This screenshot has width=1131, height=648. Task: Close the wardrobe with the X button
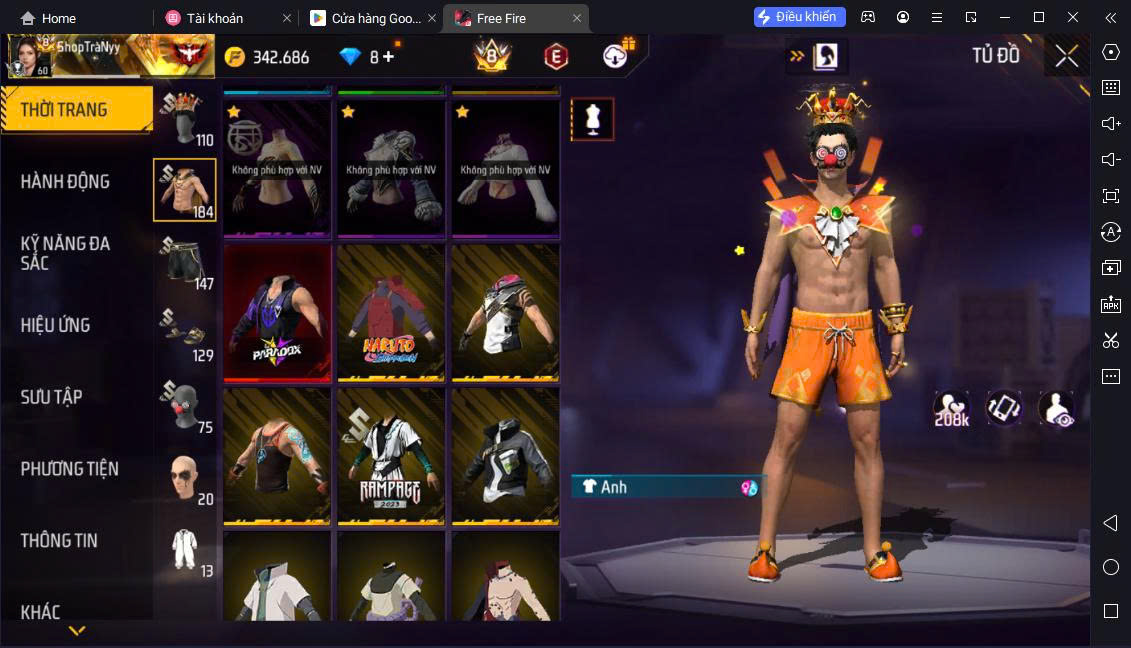(1066, 56)
